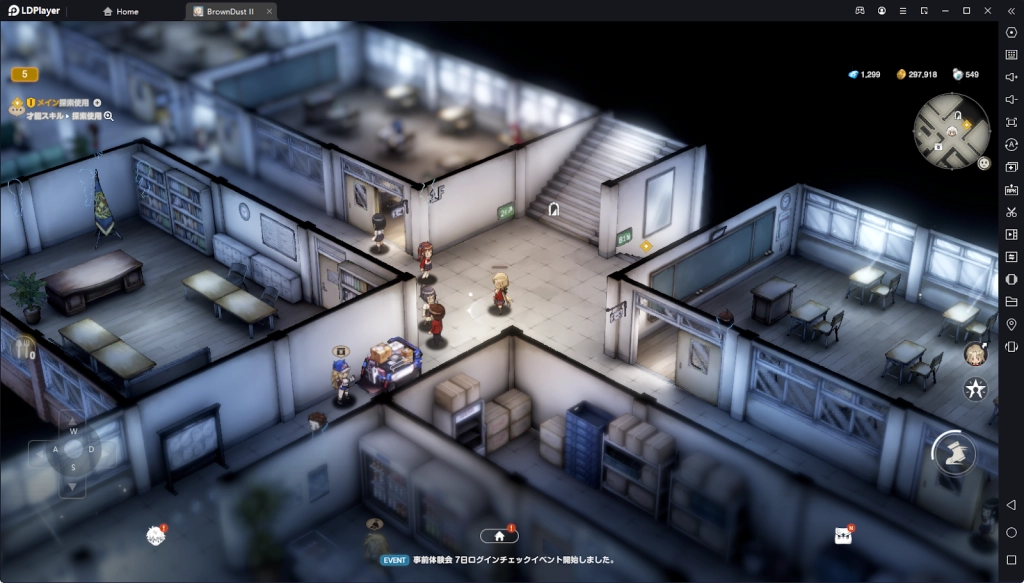Switch to the LDPlayer Home tab
Viewport: 1024px width, 583px height.
pyautogui.click(x=121, y=11)
